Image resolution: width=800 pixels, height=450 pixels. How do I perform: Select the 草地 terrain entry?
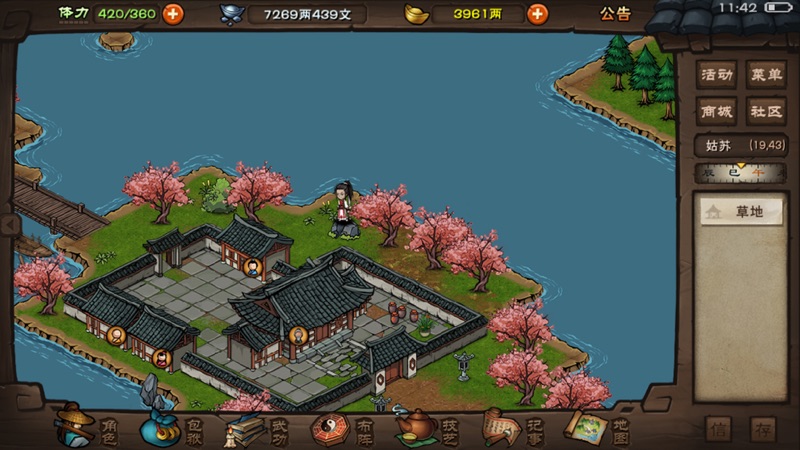coord(741,212)
